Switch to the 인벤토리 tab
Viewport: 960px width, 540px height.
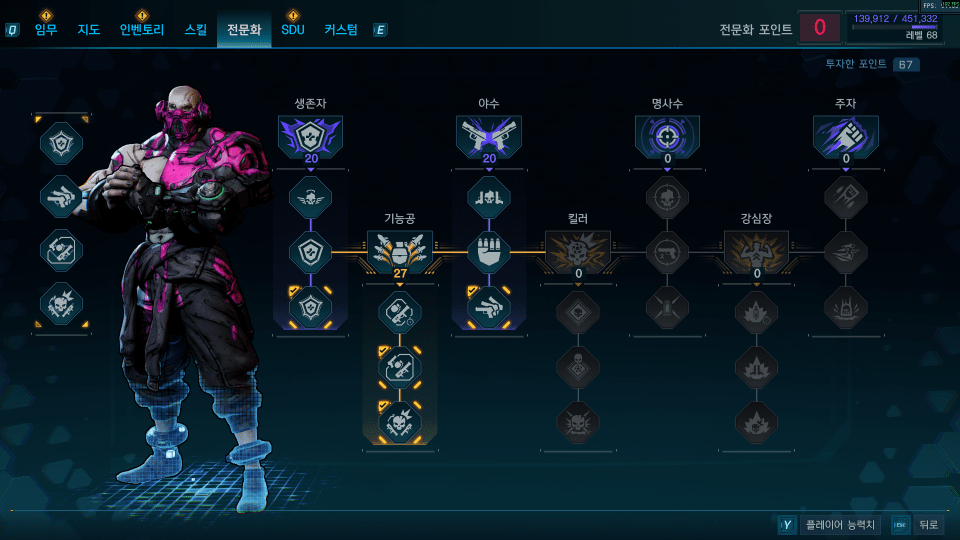[141, 30]
